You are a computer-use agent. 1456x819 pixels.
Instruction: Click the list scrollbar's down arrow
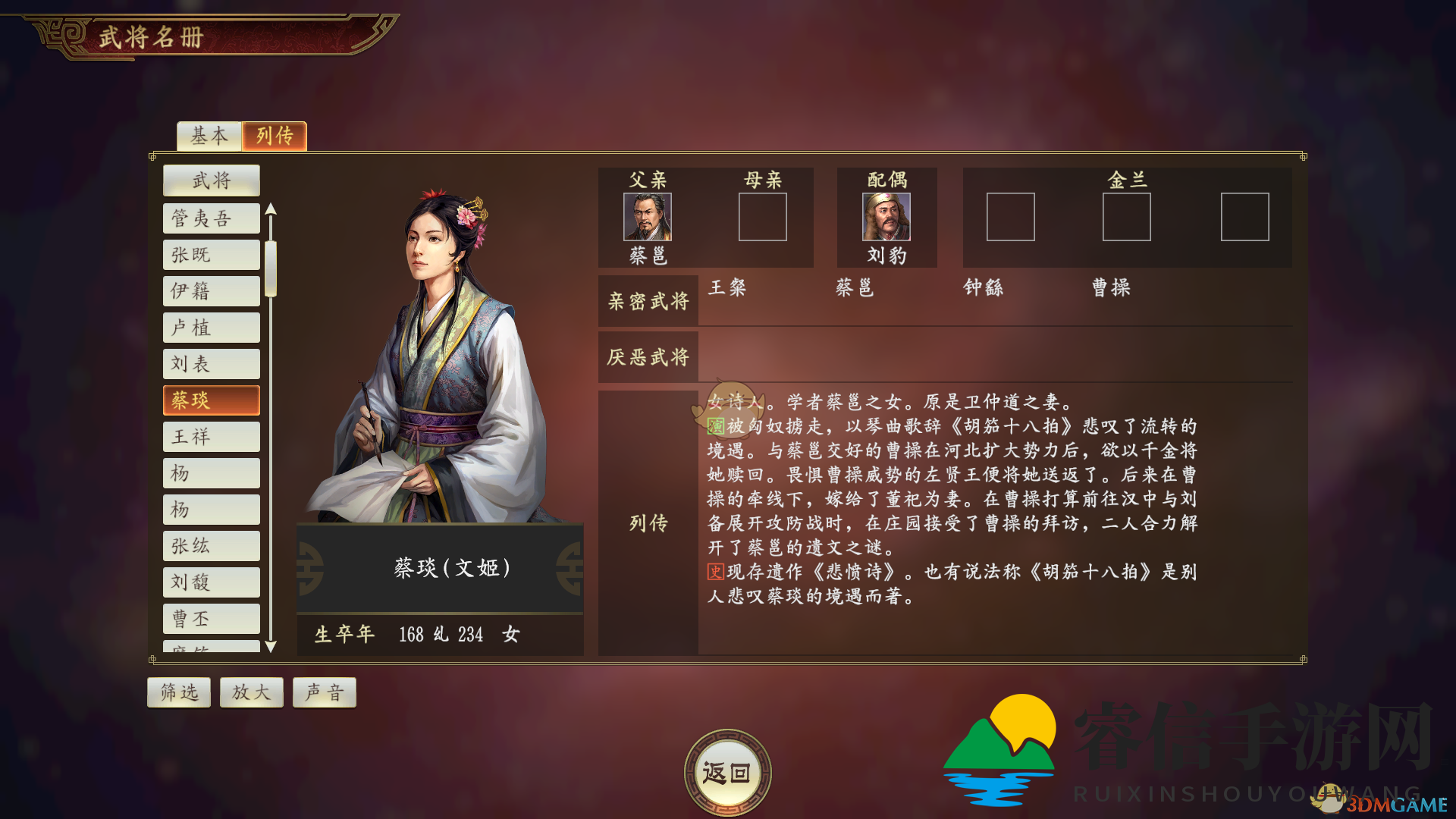pyautogui.click(x=271, y=646)
